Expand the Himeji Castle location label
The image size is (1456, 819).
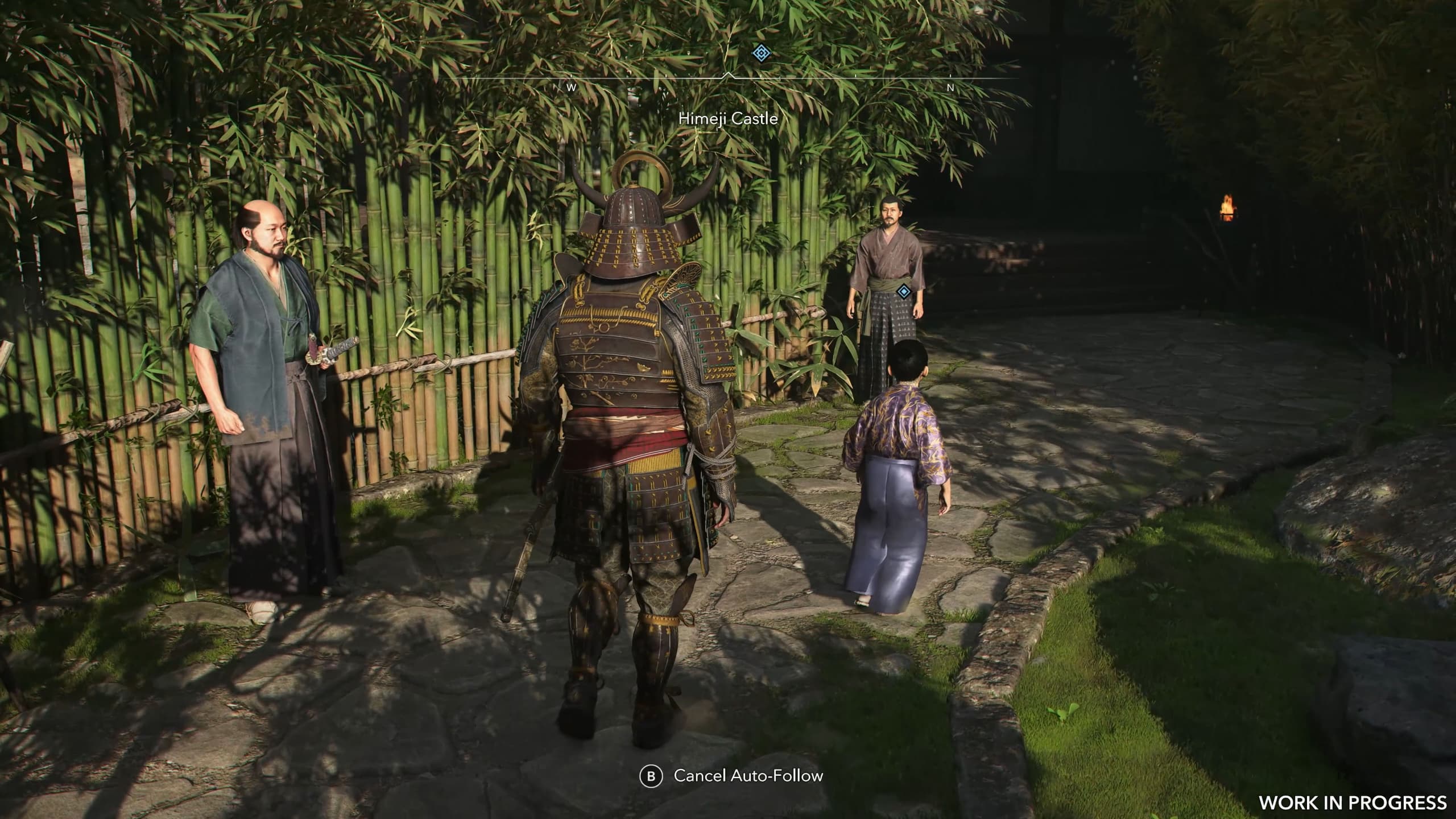[728, 119]
